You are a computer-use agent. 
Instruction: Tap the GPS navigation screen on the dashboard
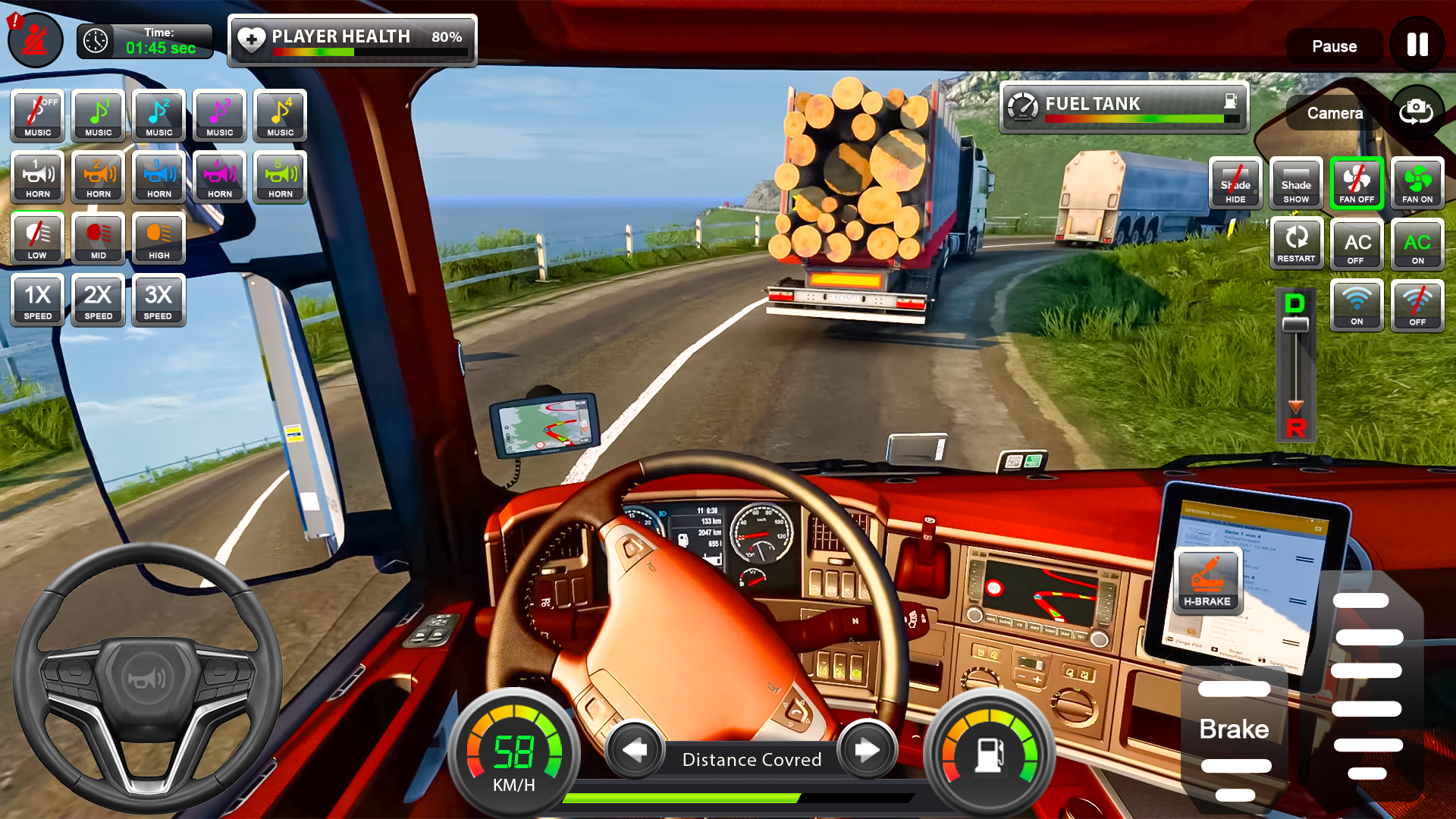pyautogui.click(x=543, y=425)
